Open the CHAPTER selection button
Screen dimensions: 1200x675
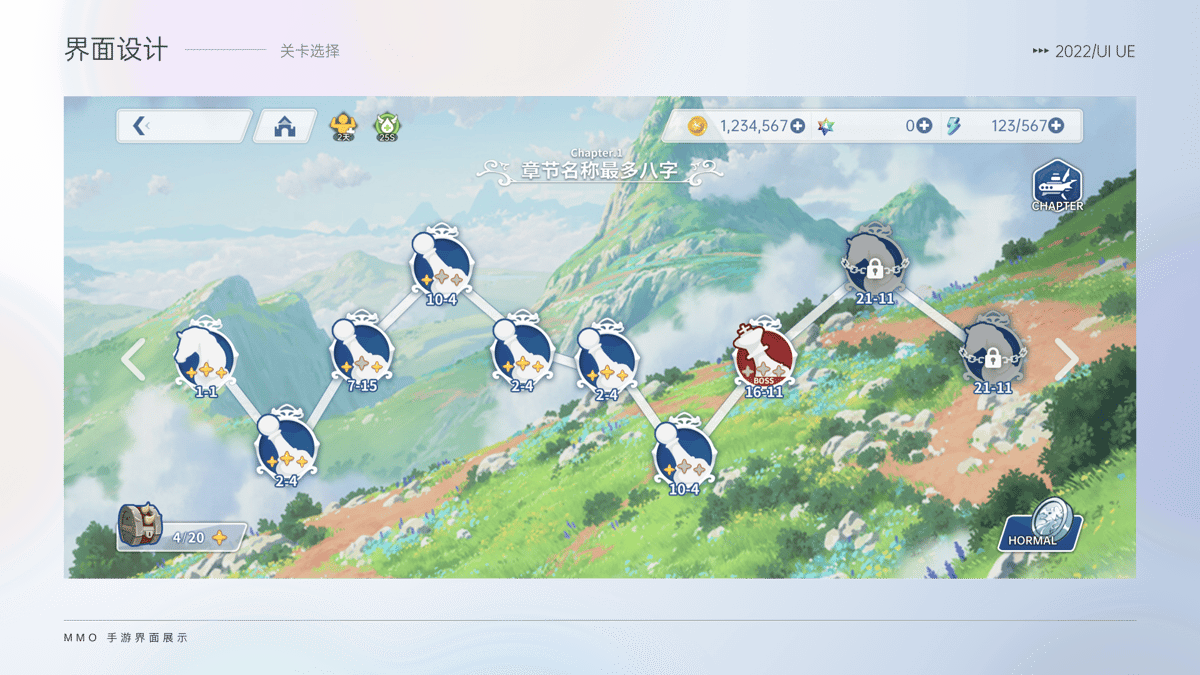[1057, 186]
